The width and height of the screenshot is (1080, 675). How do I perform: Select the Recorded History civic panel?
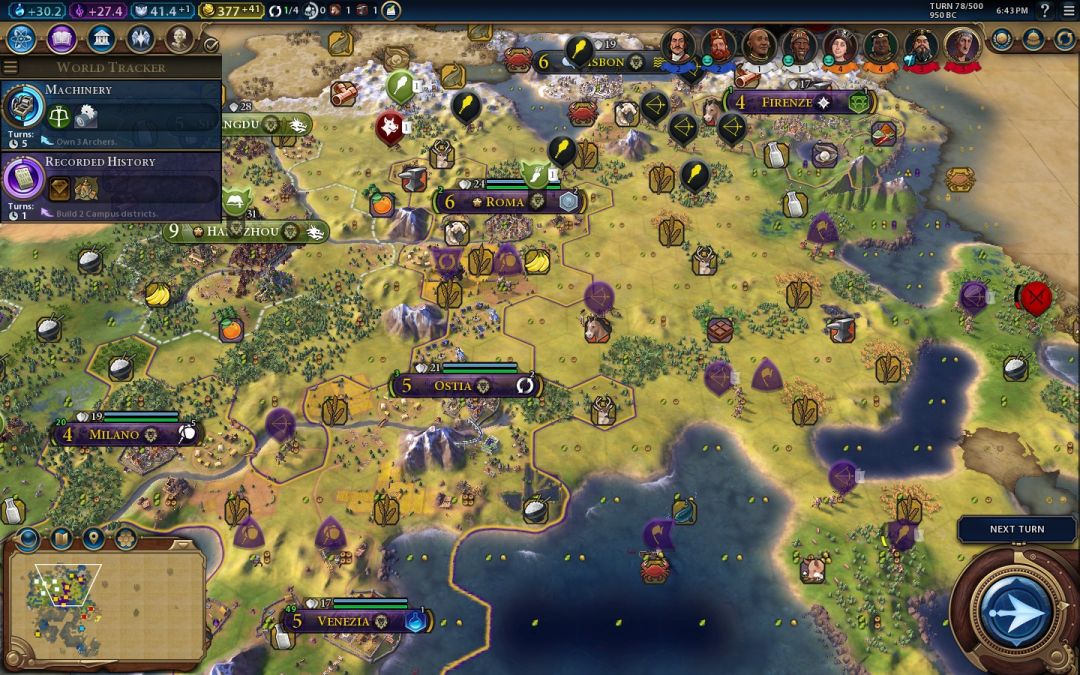[x=110, y=184]
